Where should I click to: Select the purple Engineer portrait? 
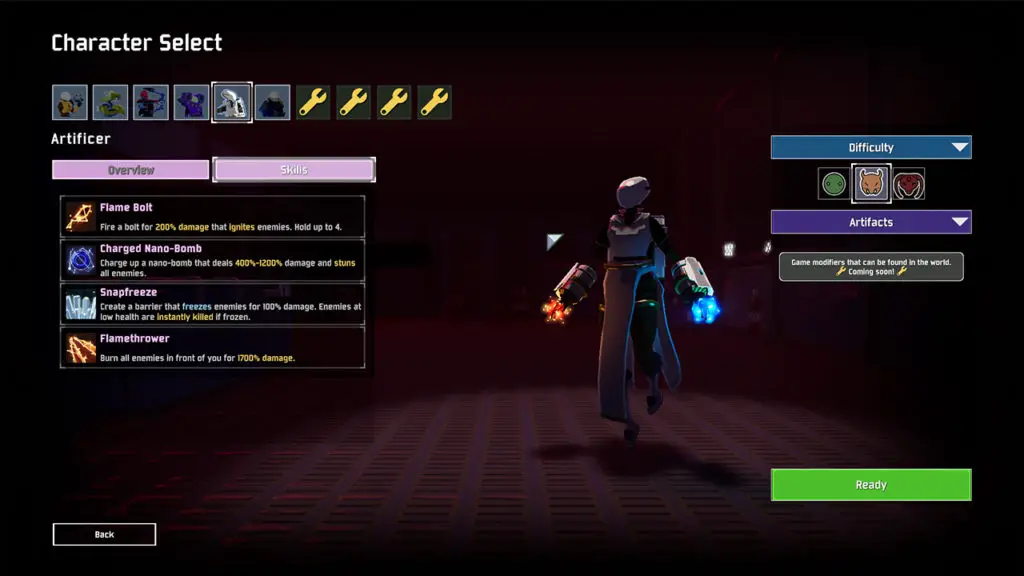[192, 102]
